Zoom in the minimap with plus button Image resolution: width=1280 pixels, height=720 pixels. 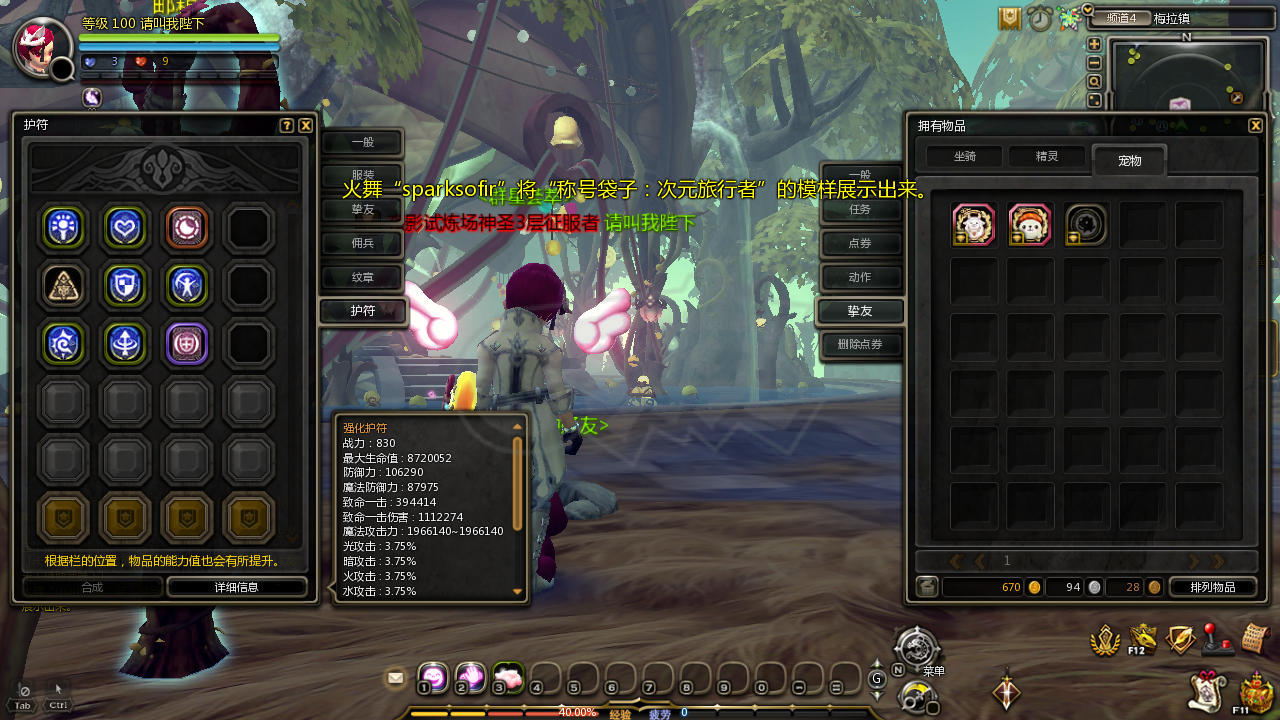coord(1094,44)
